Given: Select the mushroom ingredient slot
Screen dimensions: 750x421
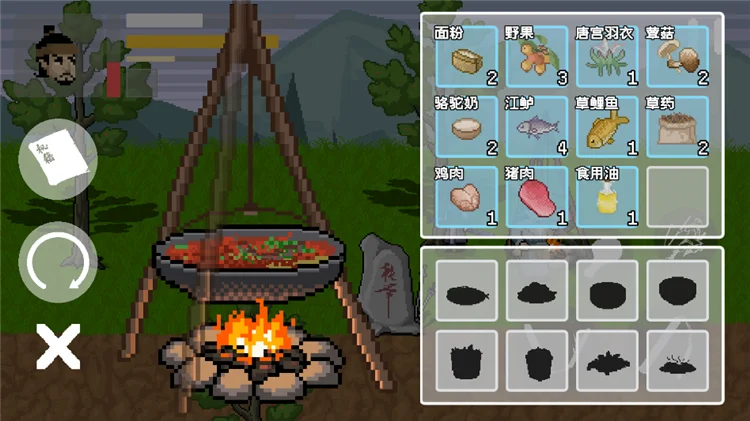Looking at the screenshot, I should point(677,57).
